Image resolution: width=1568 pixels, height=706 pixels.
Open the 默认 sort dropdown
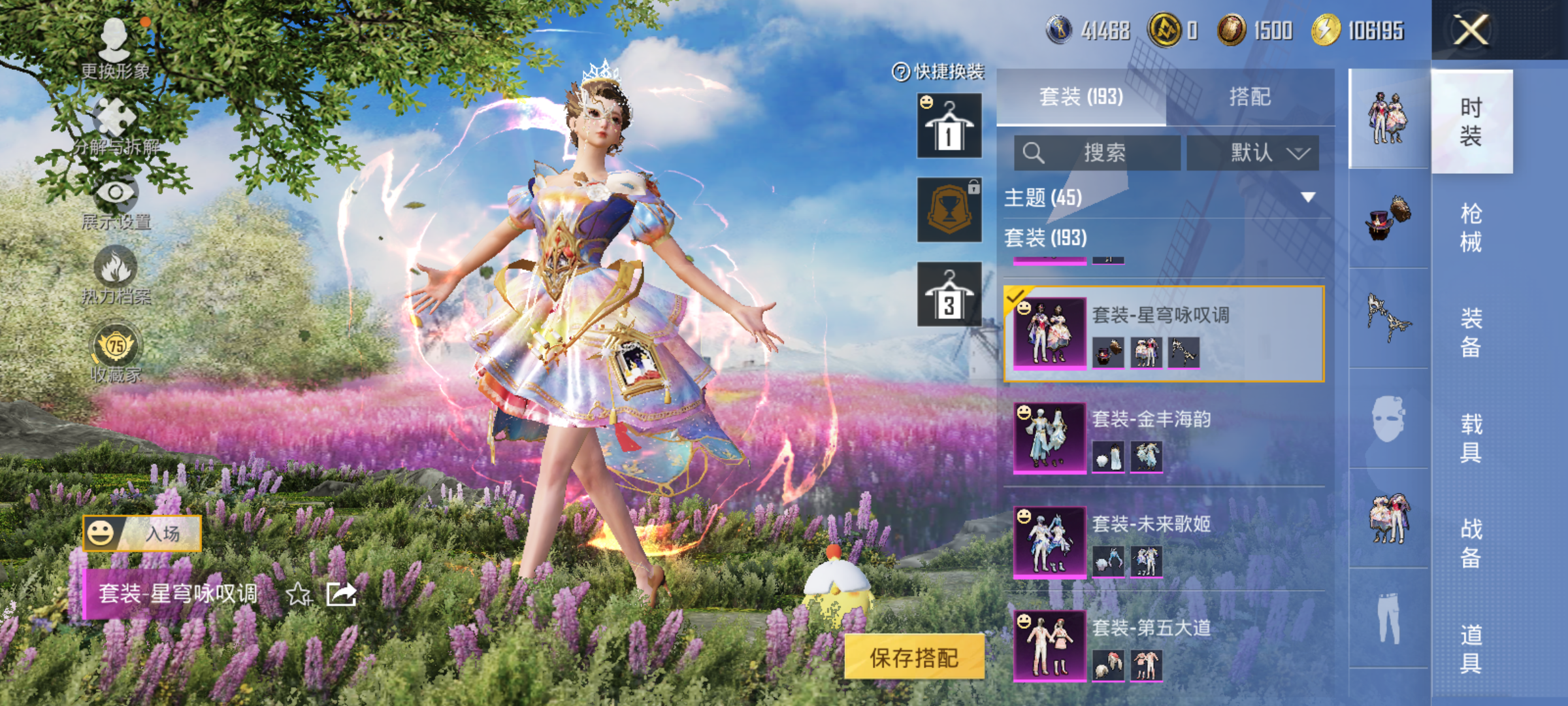(1252, 153)
